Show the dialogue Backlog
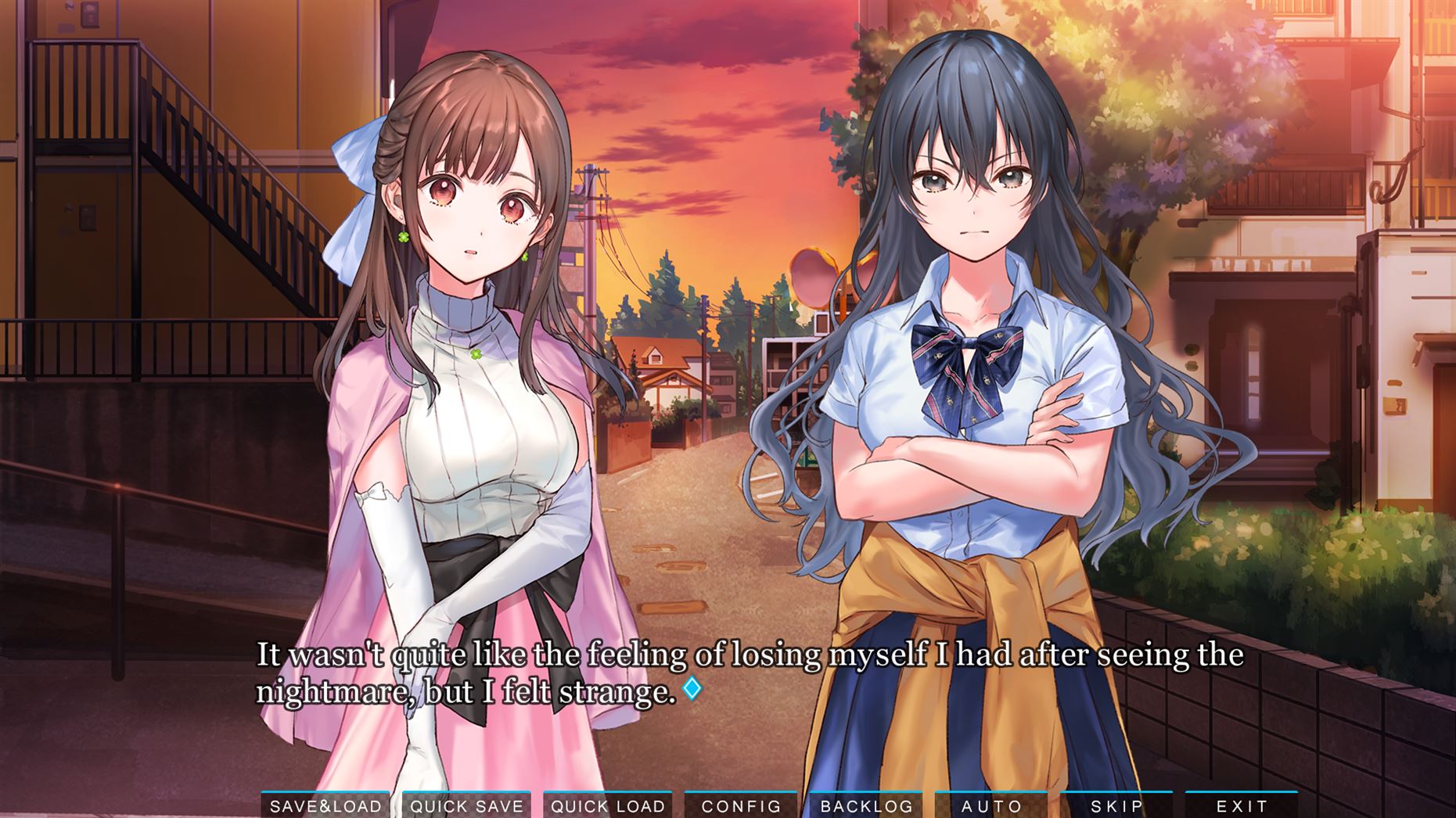Image resolution: width=1456 pixels, height=818 pixels. 866,805
